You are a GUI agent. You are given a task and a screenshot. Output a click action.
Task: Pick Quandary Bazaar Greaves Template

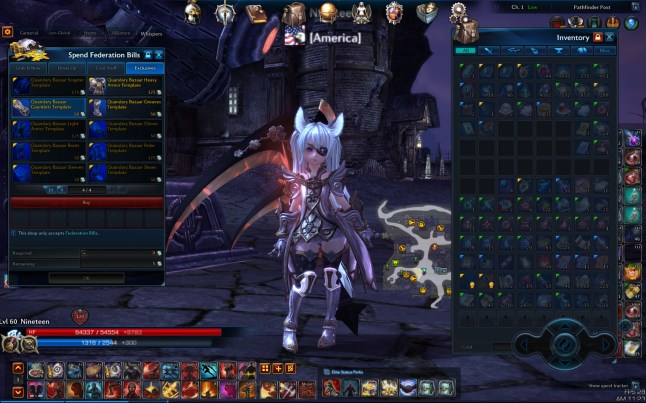[125, 105]
